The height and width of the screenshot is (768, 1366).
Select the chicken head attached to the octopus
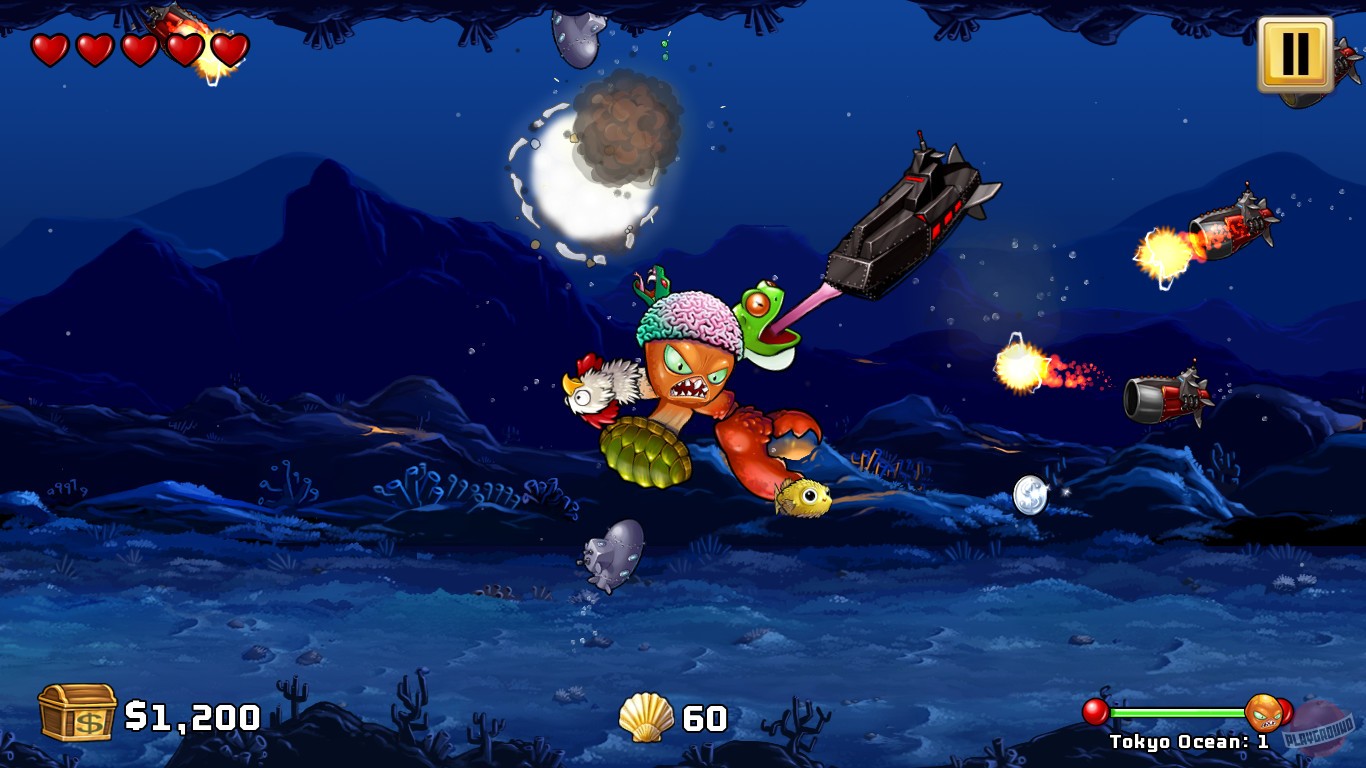coord(601,390)
